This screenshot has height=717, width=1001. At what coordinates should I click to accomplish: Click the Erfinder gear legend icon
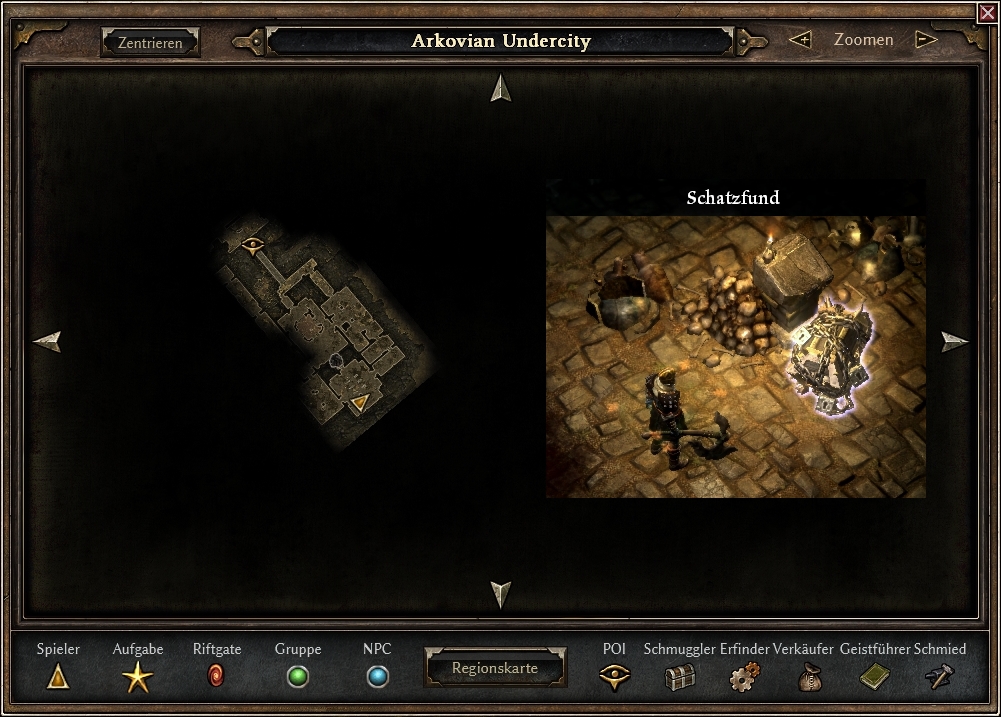[744, 677]
